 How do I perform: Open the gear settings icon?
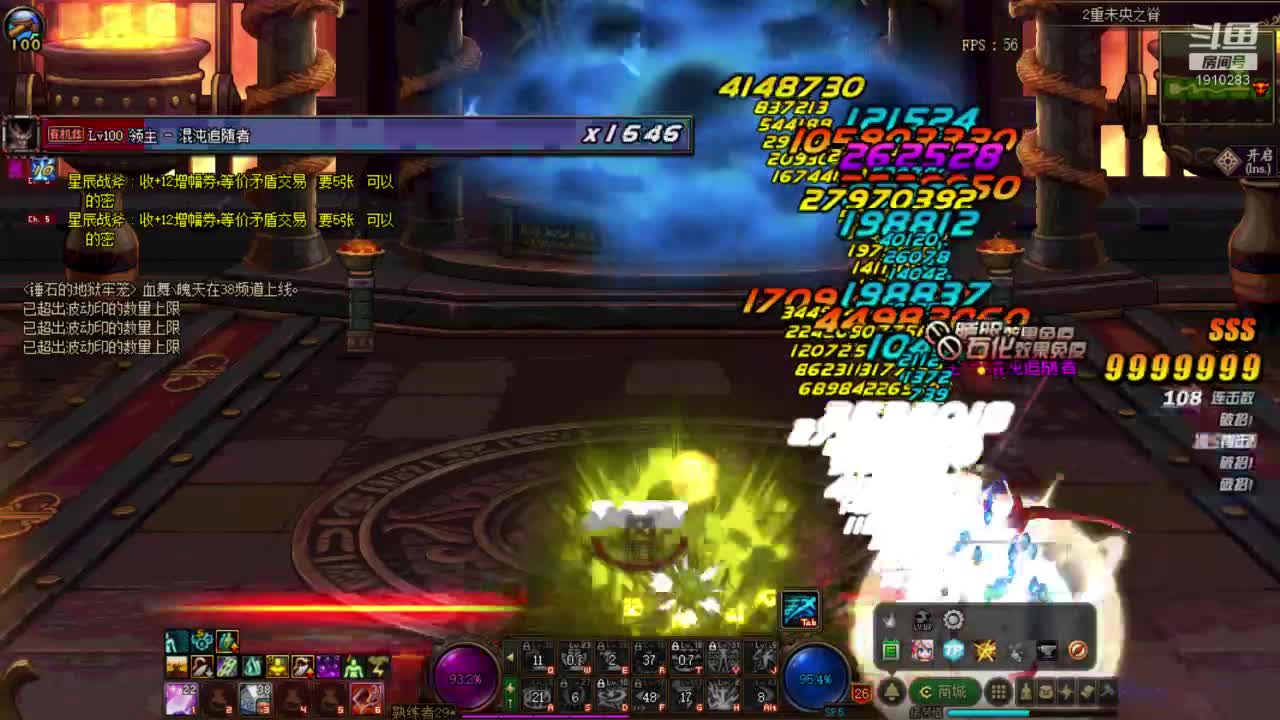(953, 620)
